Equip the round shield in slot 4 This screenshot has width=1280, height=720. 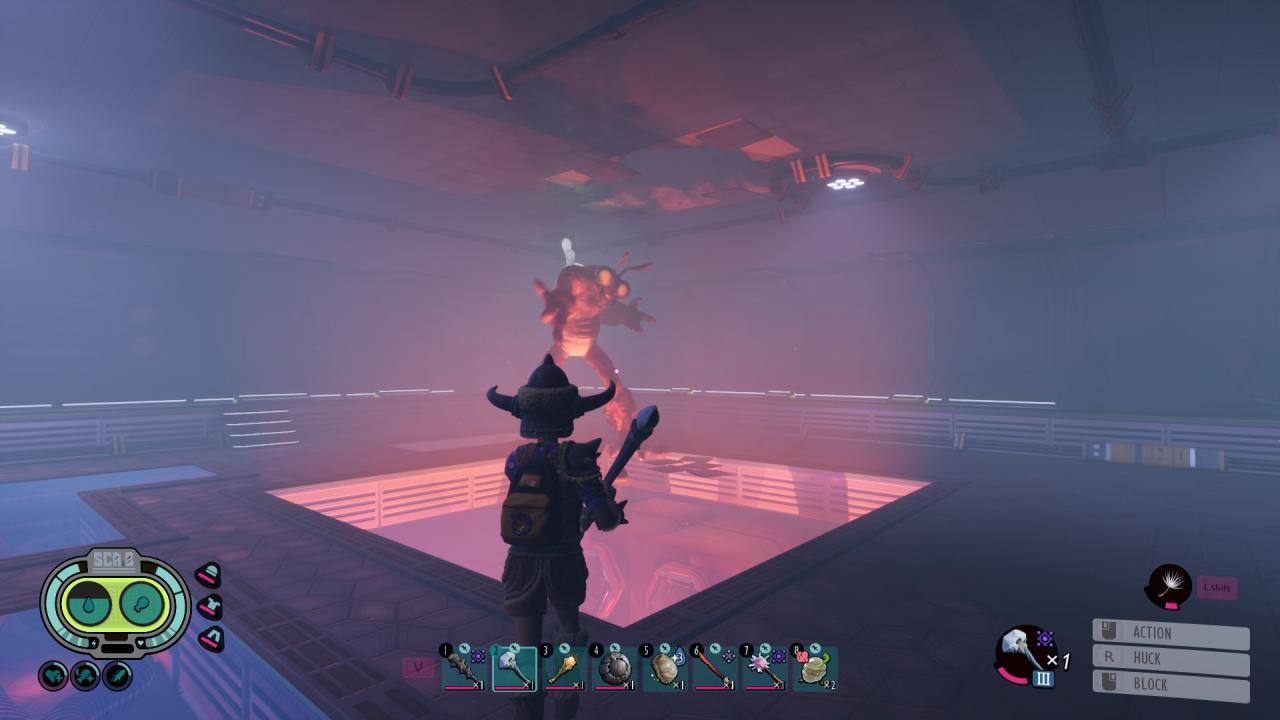pyautogui.click(x=614, y=668)
